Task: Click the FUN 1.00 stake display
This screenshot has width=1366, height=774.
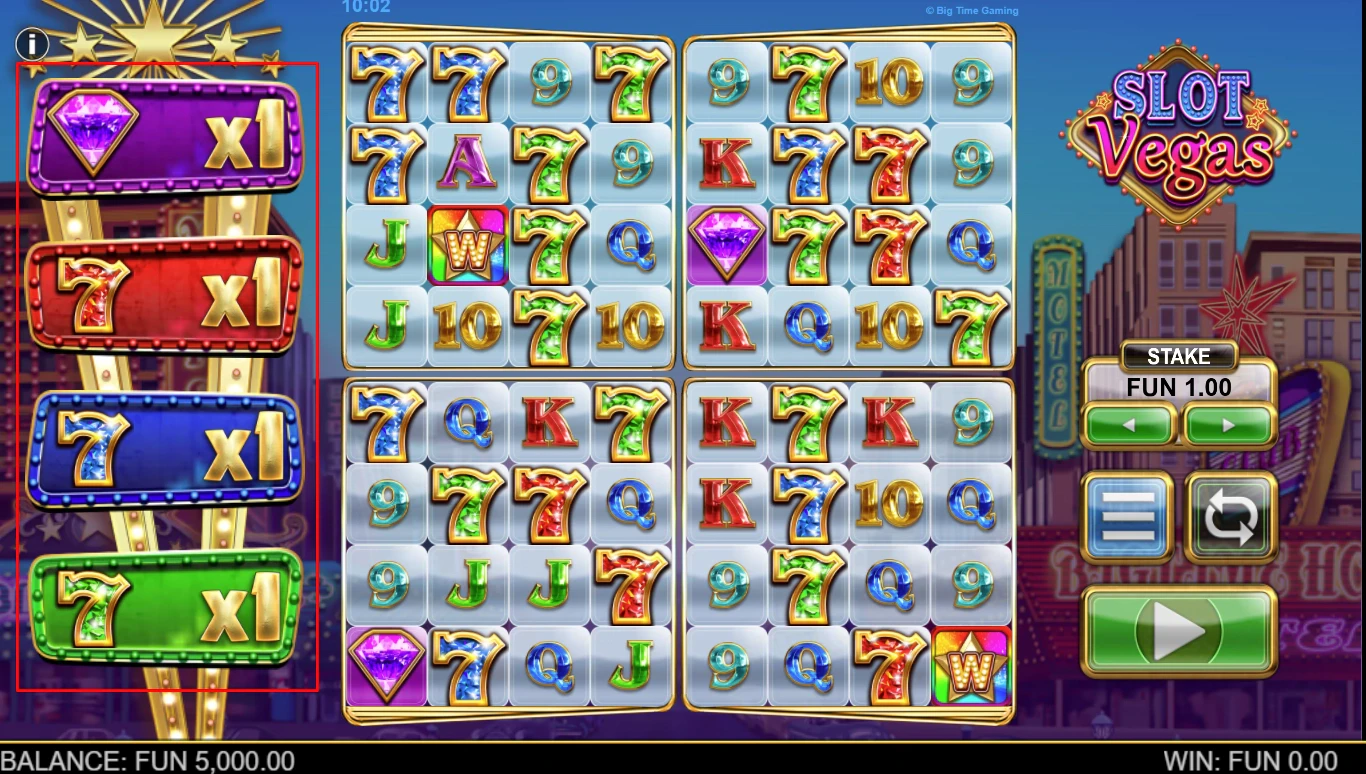Action: (x=1179, y=388)
